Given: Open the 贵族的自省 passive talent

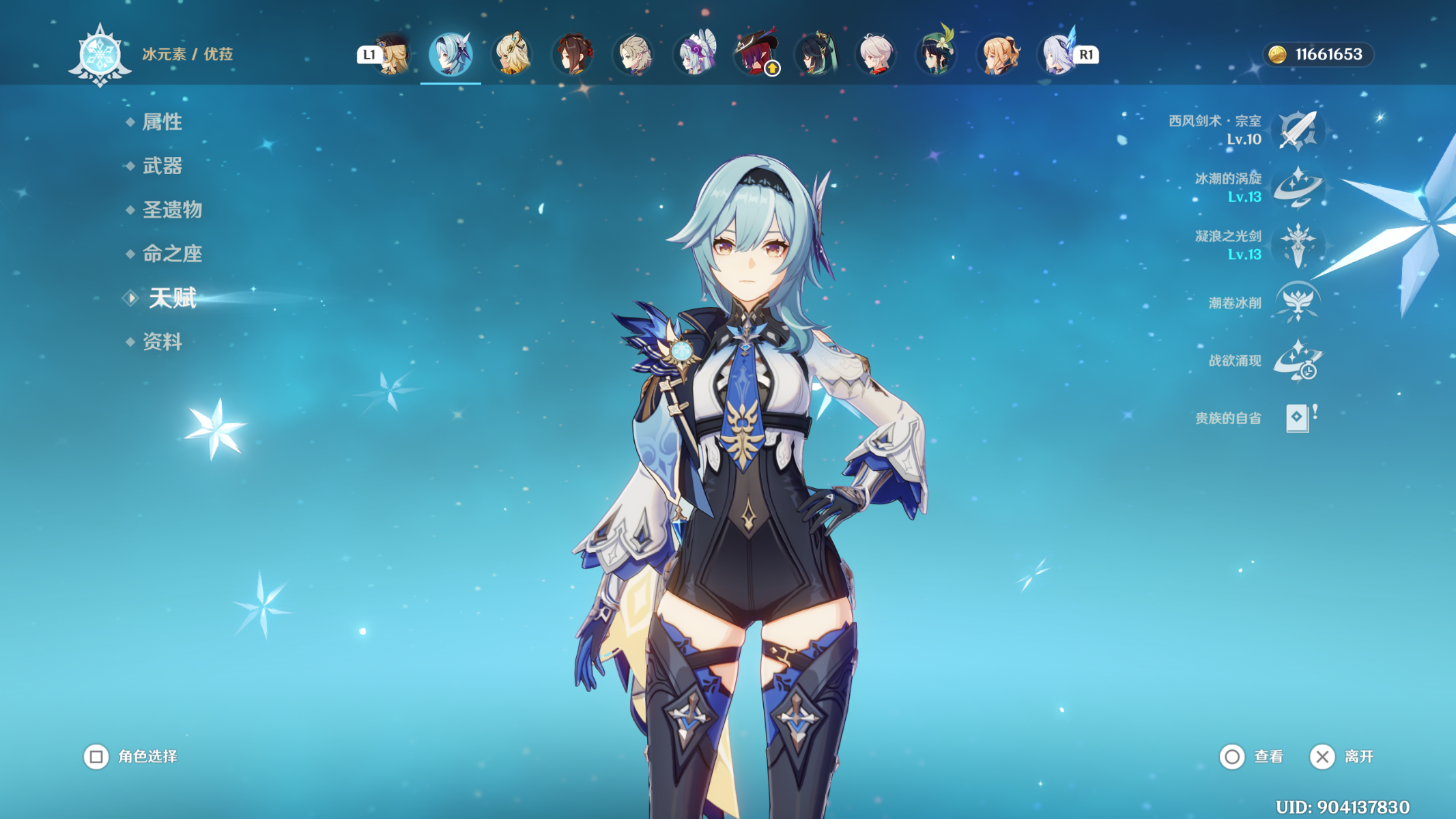Looking at the screenshot, I should [x=1298, y=418].
